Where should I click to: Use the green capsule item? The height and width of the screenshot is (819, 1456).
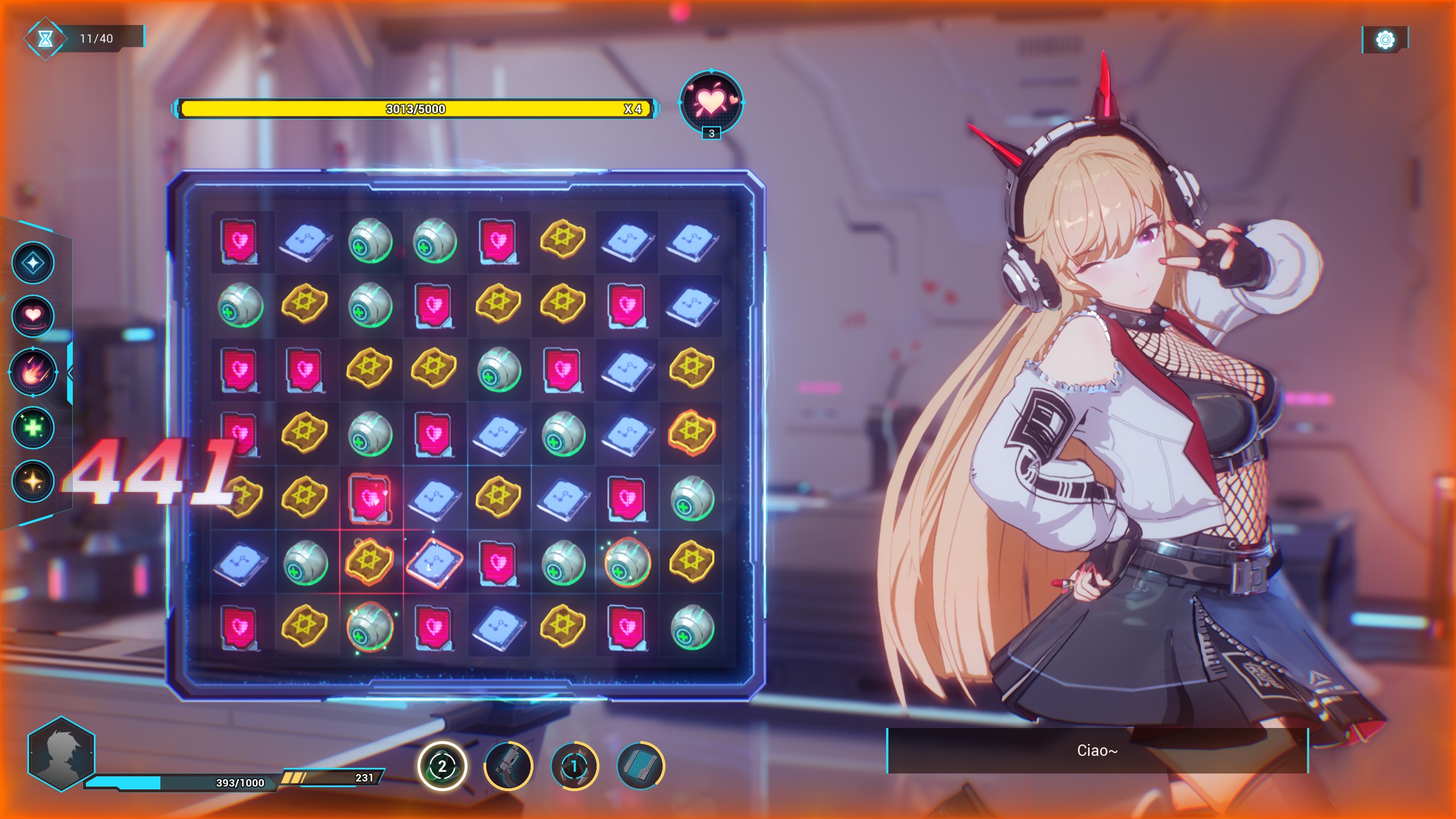pos(442,766)
